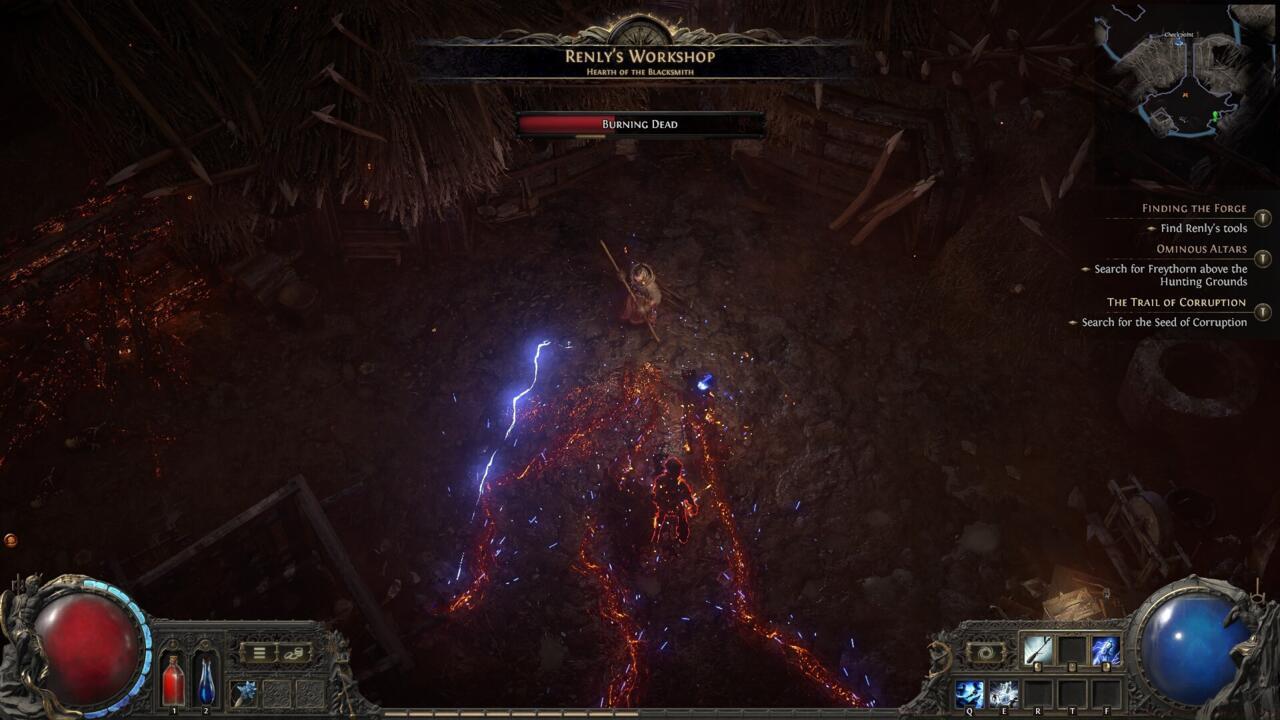1280x720 pixels.
Task: Use the blue mana flask
Action: coord(206,680)
